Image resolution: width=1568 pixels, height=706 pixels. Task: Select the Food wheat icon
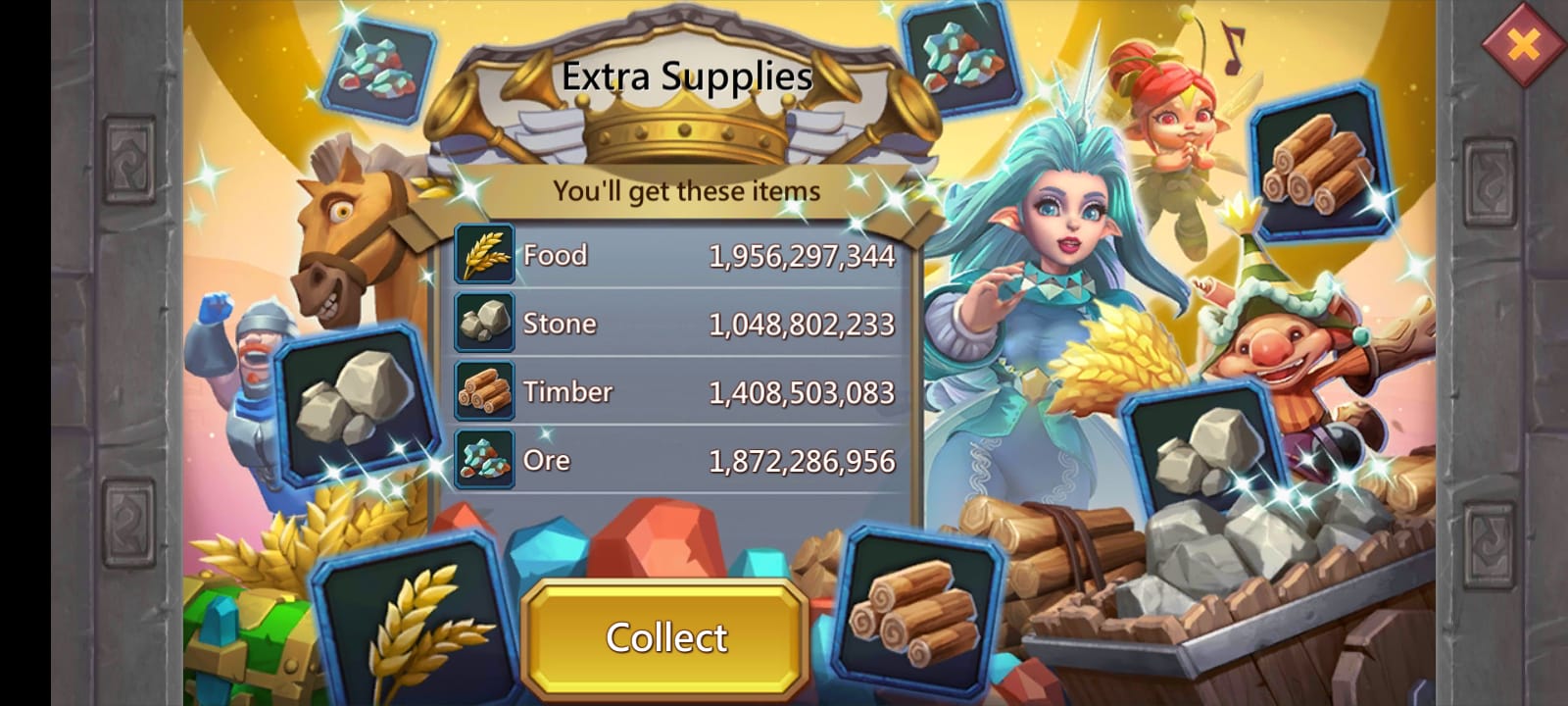click(x=484, y=255)
